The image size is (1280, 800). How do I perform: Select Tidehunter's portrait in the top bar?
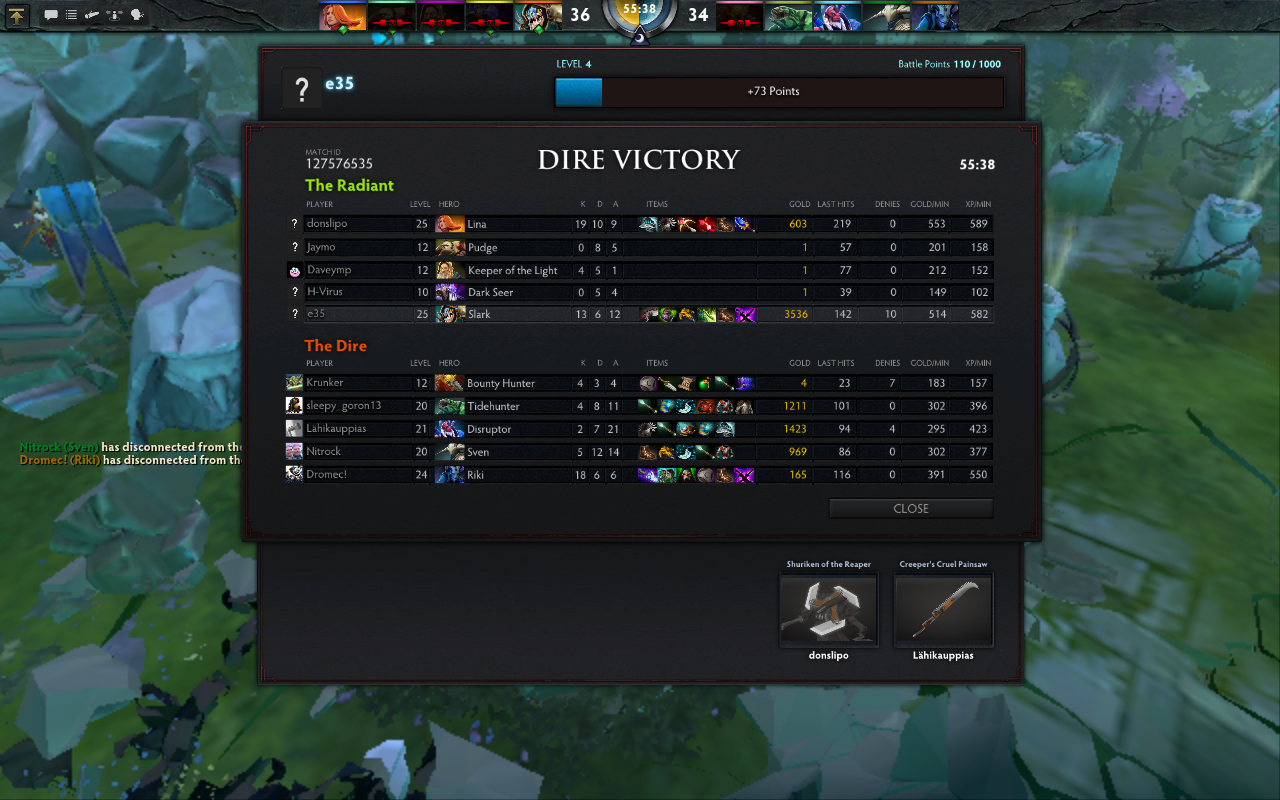coord(789,16)
